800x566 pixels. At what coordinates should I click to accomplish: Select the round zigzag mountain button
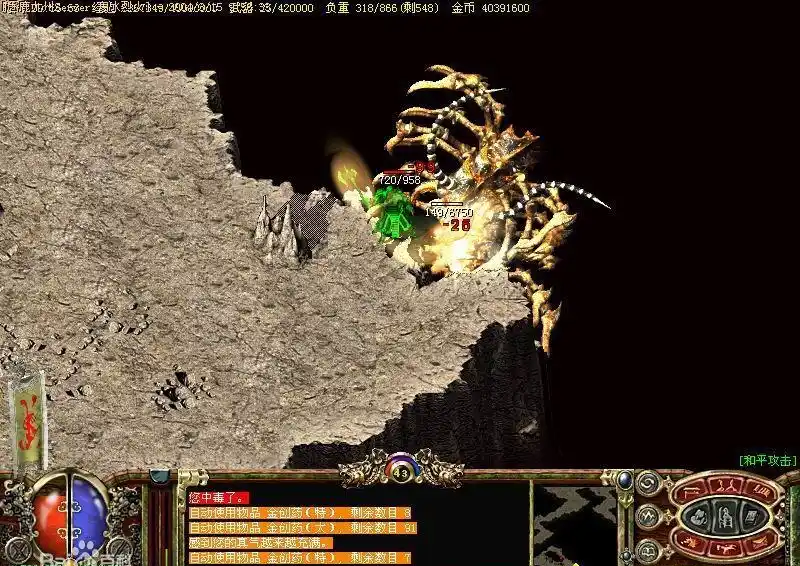point(647,516)
